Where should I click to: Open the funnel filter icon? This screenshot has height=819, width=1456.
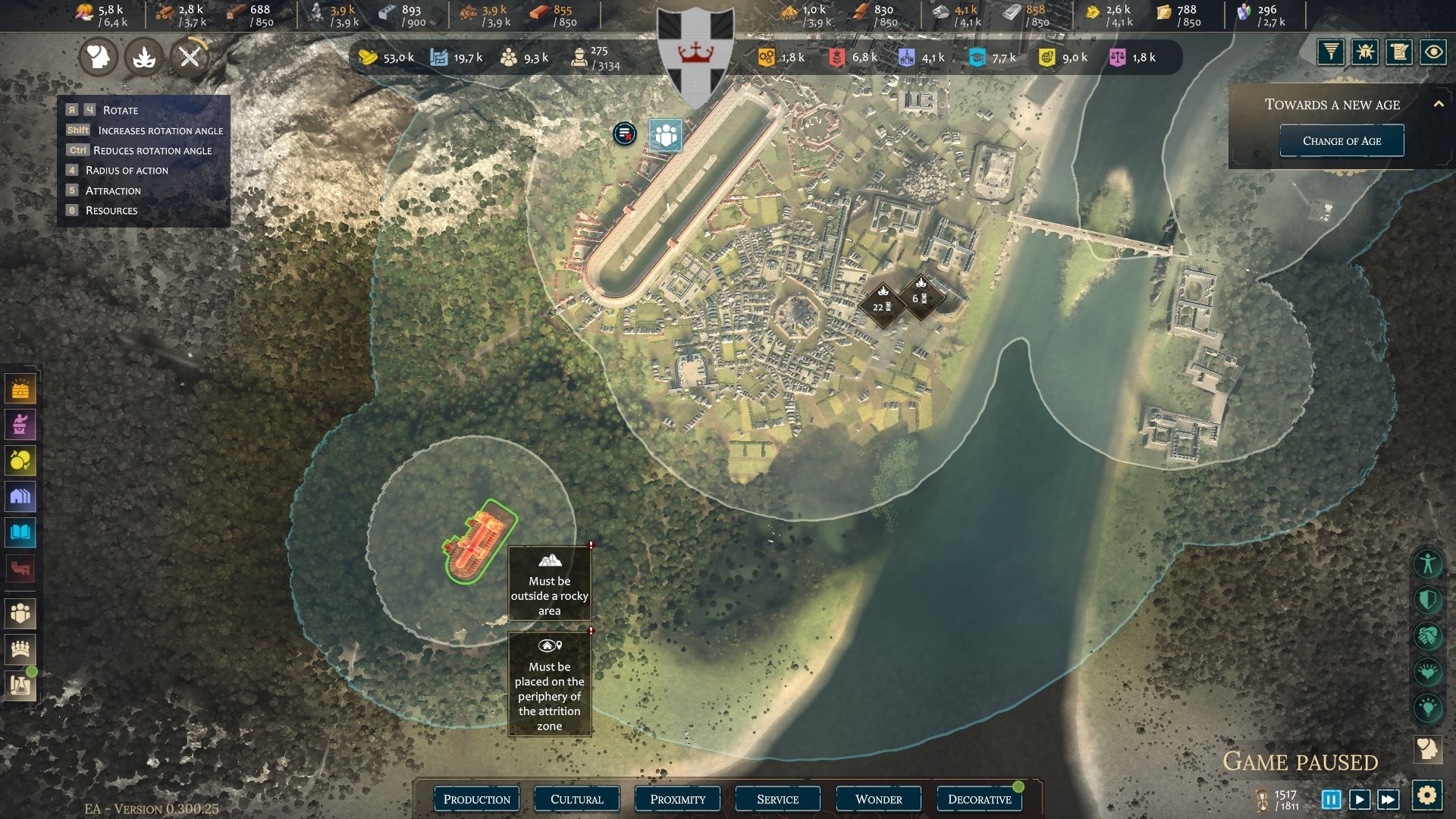1331,52
